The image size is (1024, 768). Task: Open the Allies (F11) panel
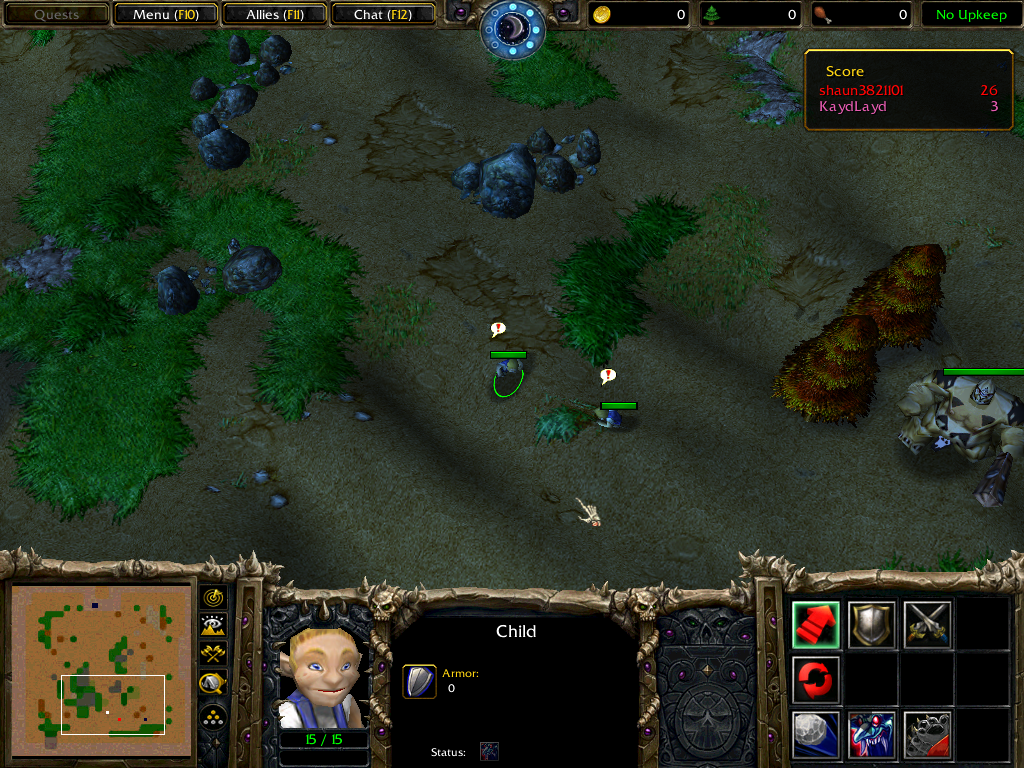point(274,15)
